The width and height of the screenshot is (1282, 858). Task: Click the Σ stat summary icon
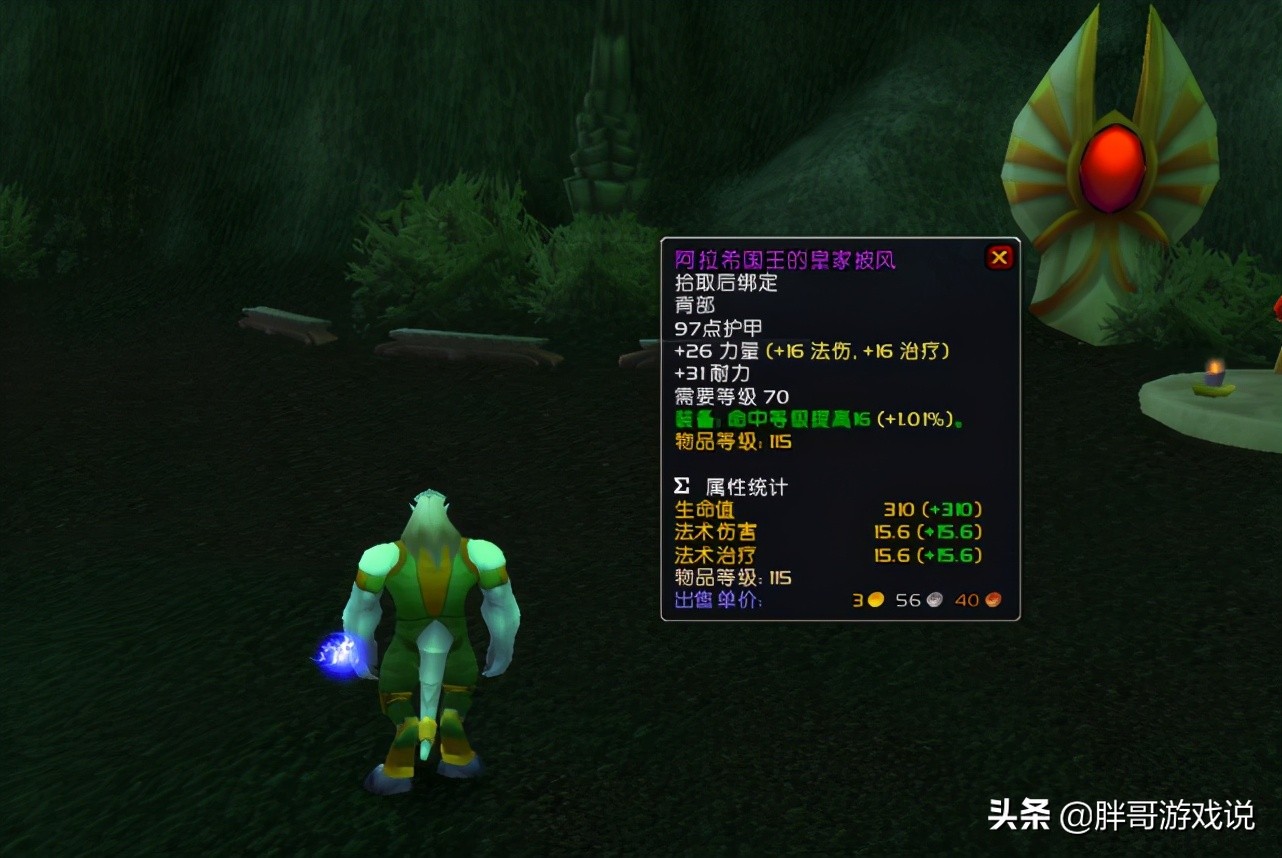coord(681,485)
